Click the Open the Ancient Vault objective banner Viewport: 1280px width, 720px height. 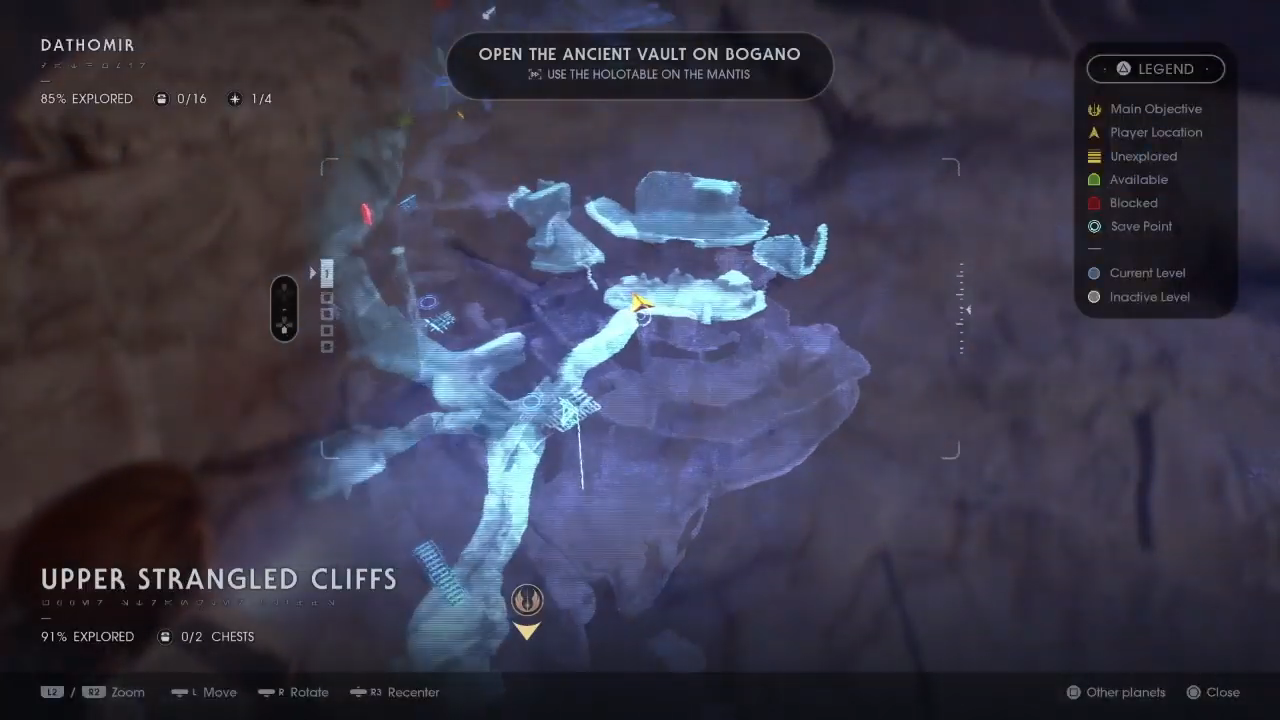[x=640, y=63]
